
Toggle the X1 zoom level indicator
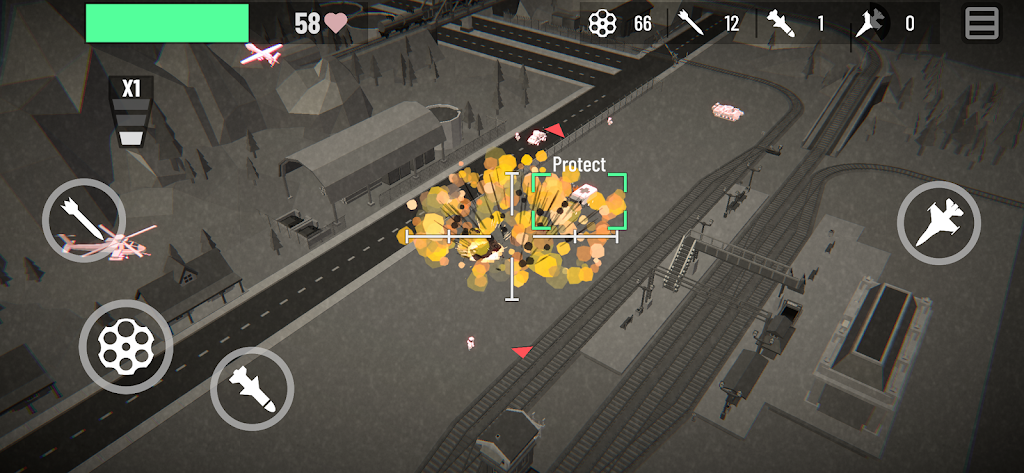pos(130,111)
